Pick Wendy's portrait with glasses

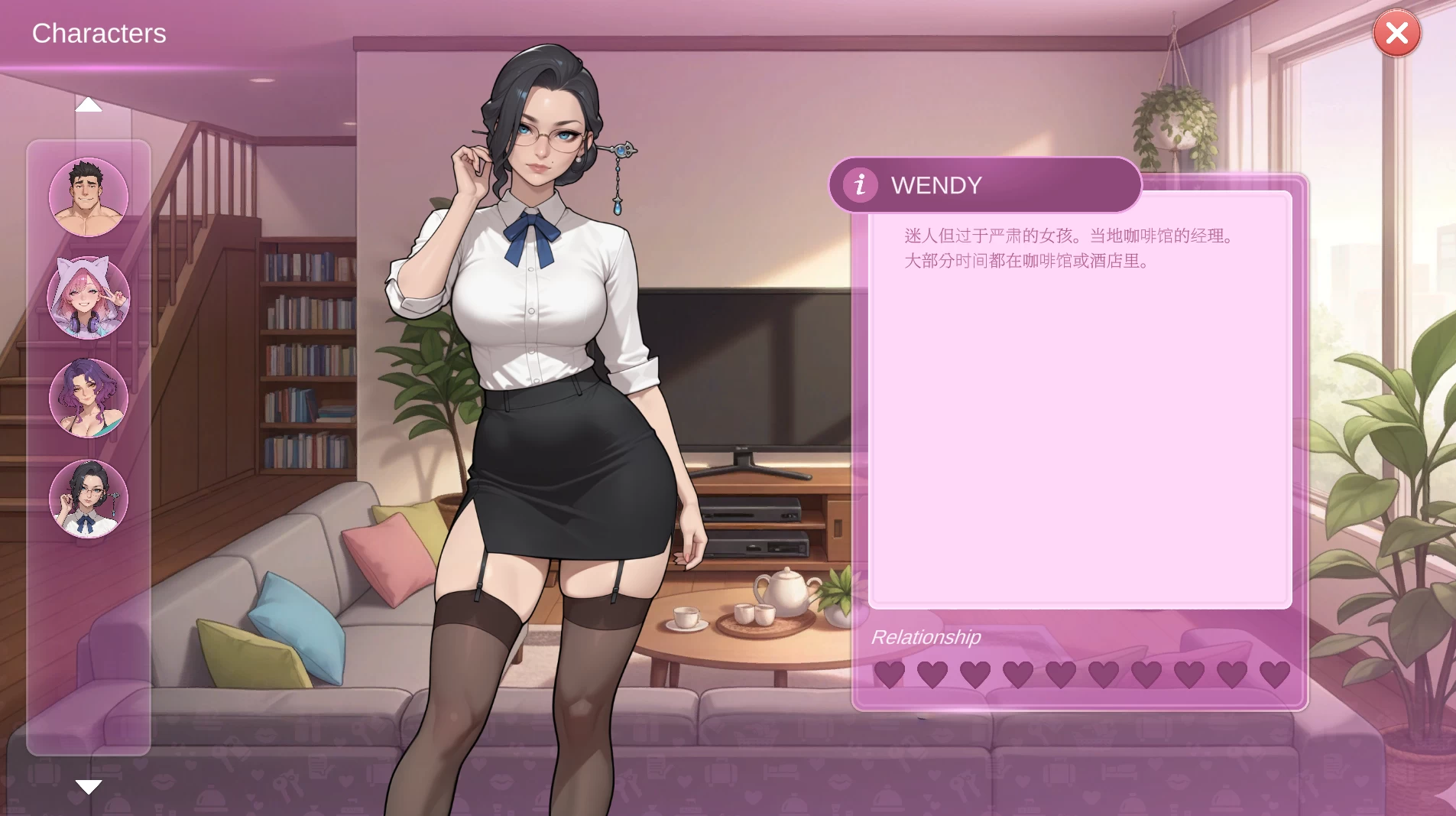[x=89, y=499]
